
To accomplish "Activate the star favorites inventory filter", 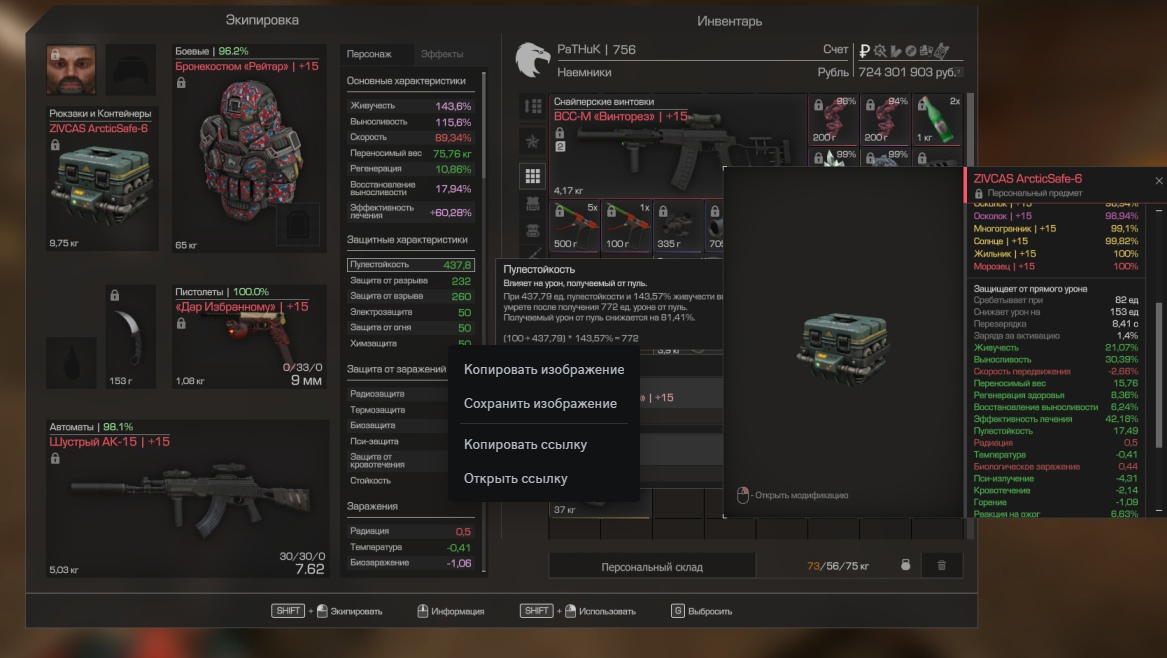I will point(533,141).
